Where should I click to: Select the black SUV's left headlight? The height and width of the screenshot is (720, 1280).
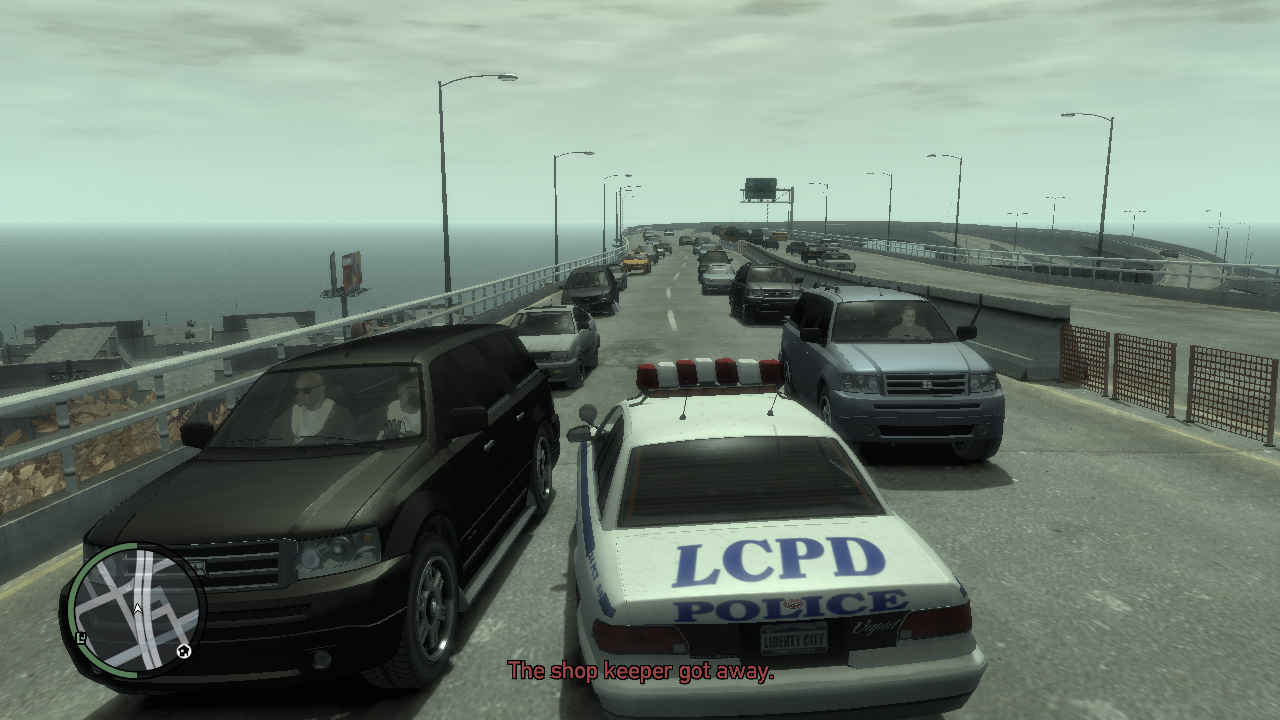pyautogui.click(x=339, y=550)
